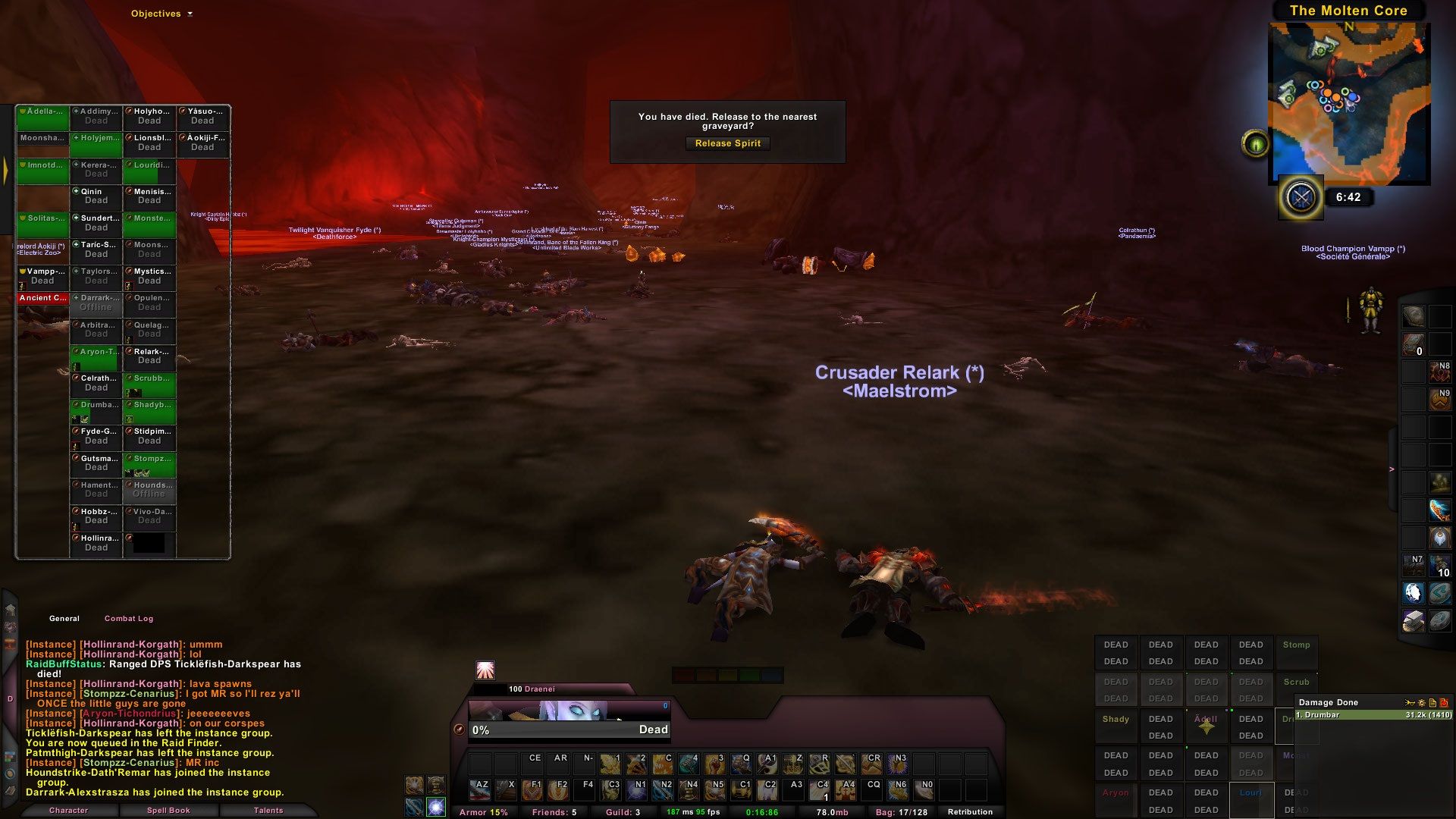Click the skull icon on the Damage Done bar

[x=1445, y=703]
